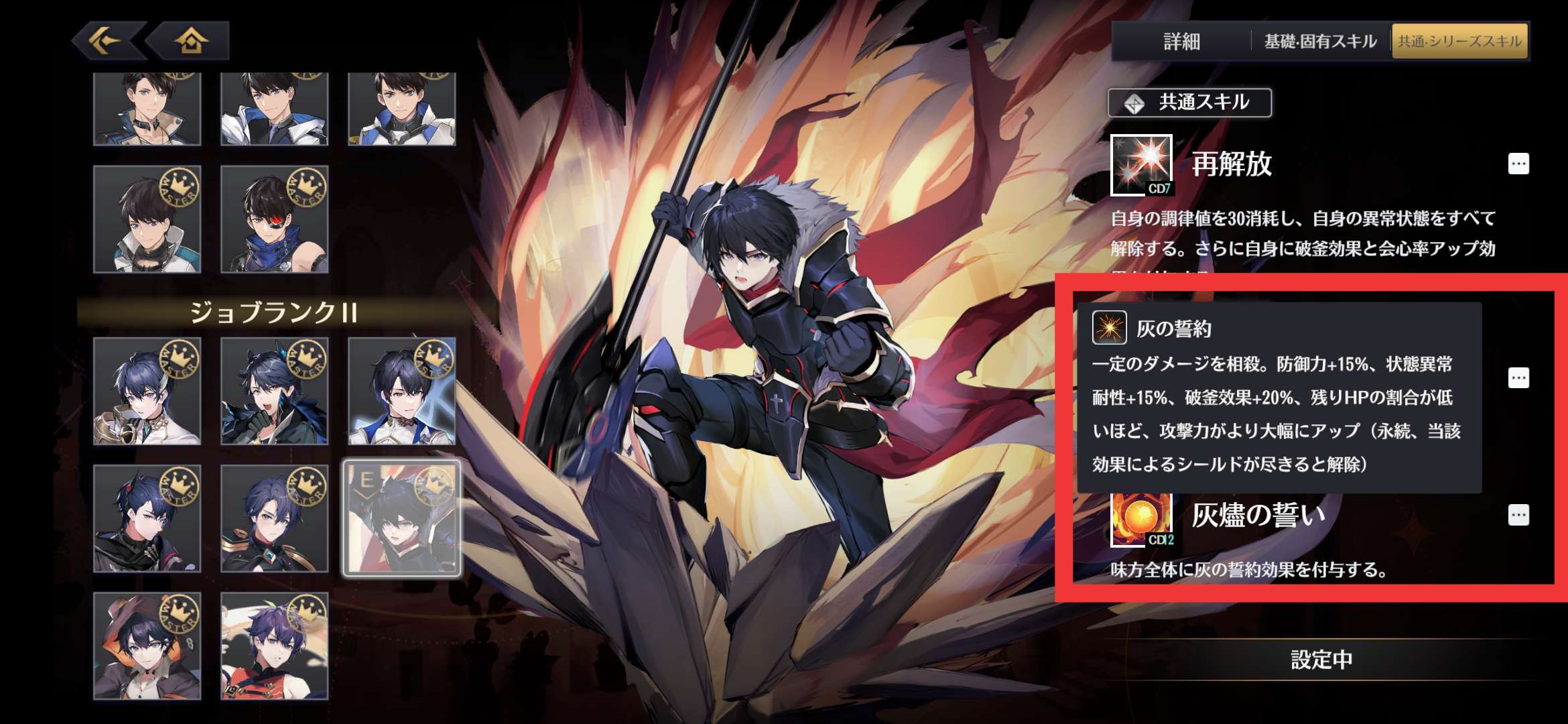The image size is (1568, 724).
Task: Select the highlighted portrait marked with E
Action: (x=401, y=518)
